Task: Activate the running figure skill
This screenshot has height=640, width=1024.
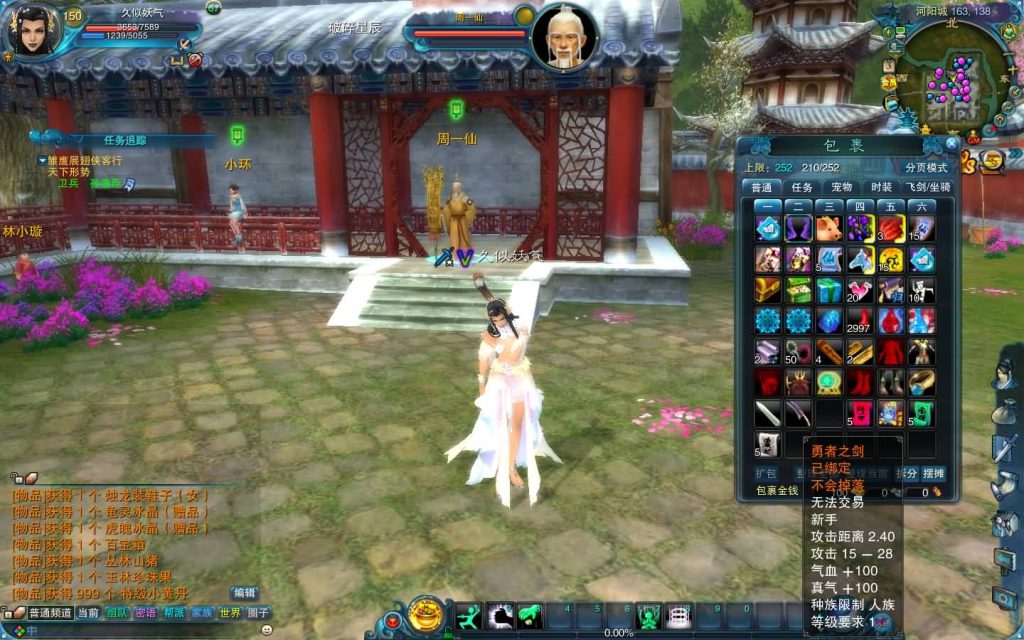Action: [469, 616]
